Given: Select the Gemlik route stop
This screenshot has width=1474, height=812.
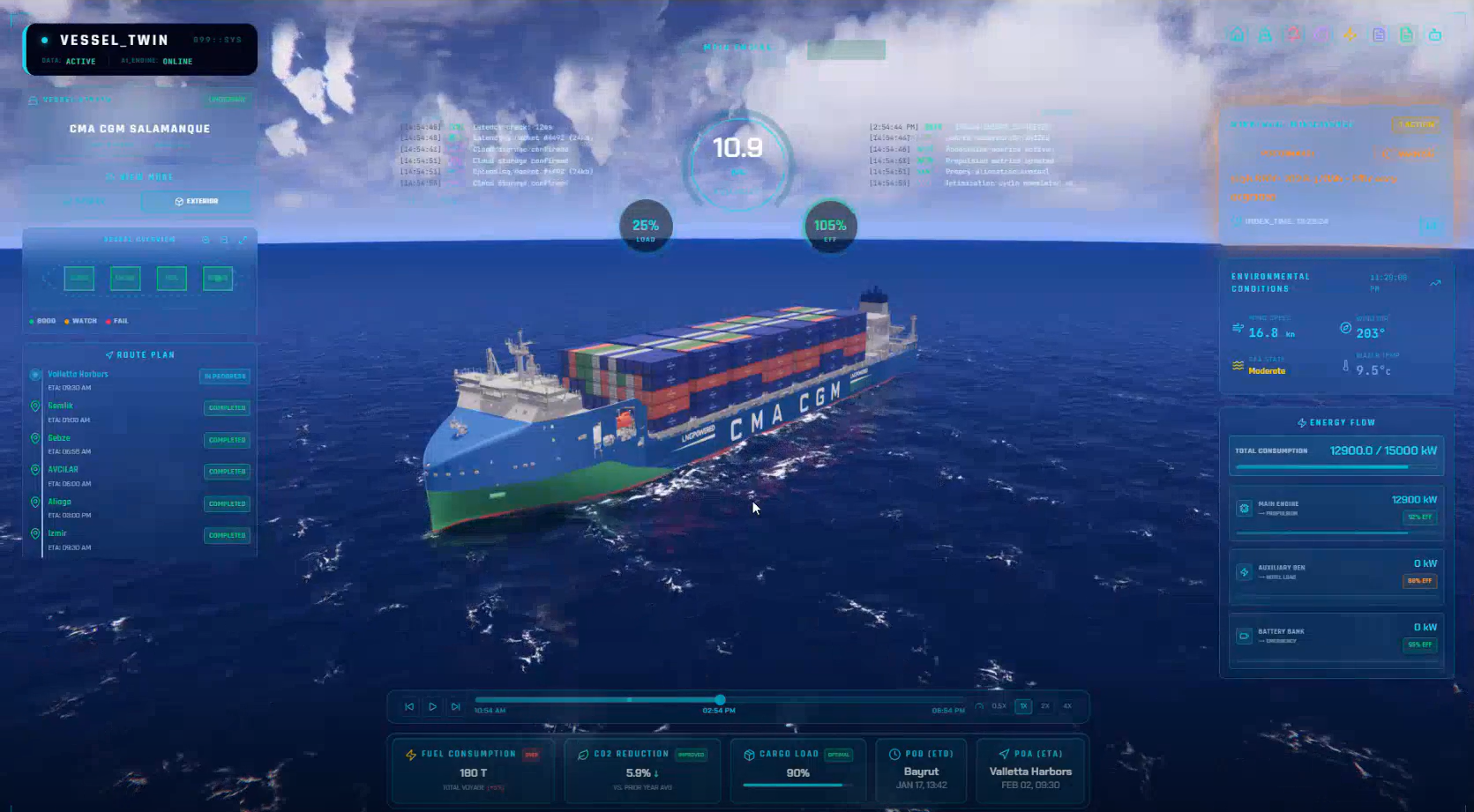Looking at the screenshot, I should (61, 406).
